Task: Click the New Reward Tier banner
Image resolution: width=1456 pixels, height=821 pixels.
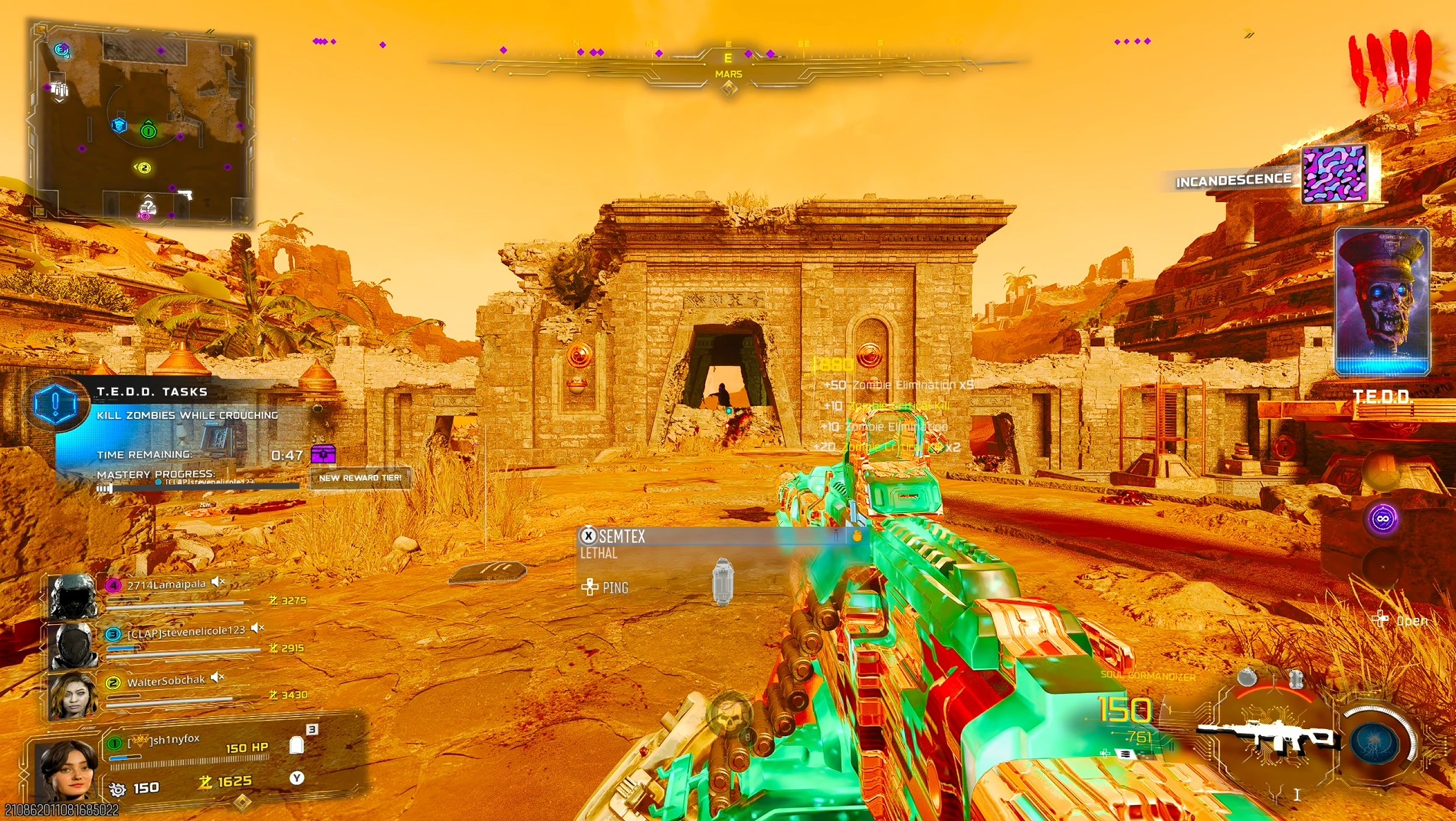Action: point(361,476)
